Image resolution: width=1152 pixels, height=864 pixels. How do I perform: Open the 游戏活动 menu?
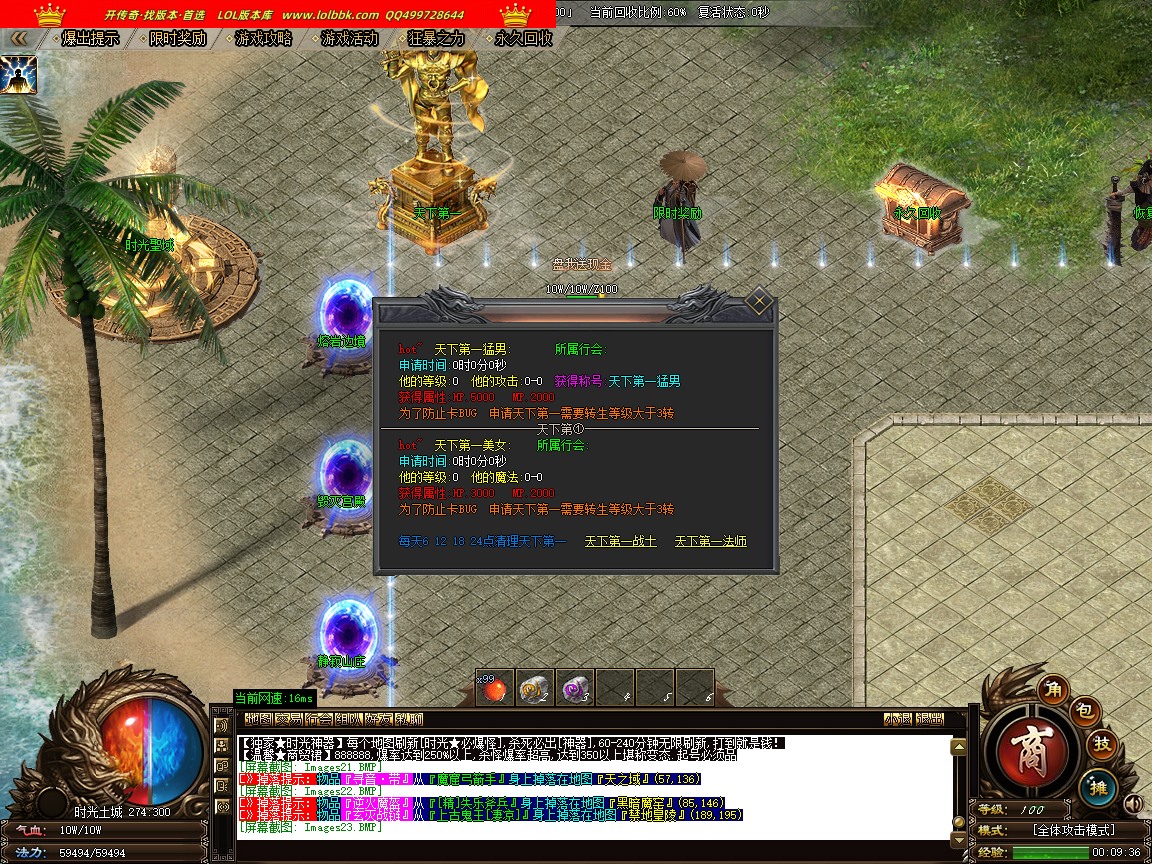tap(350, 39)
